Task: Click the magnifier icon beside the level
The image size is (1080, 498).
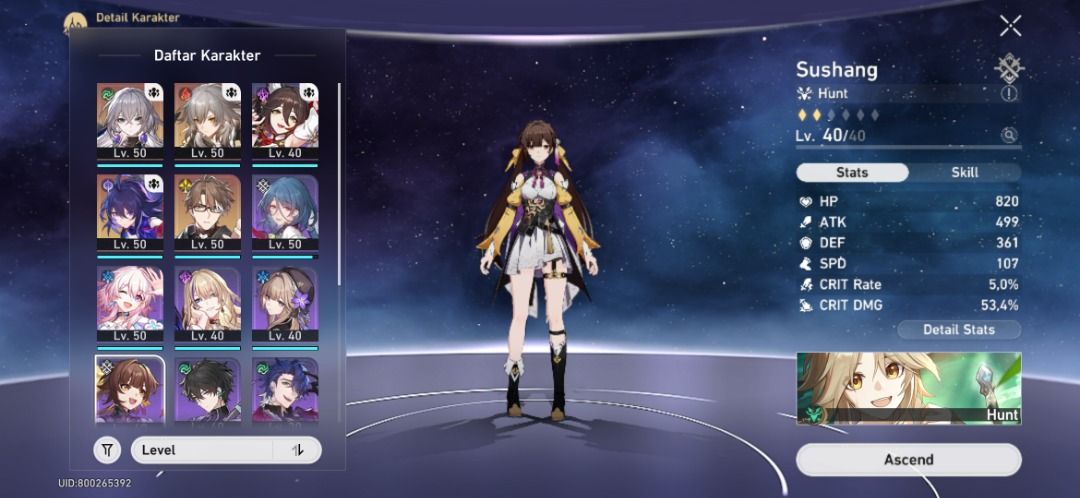Action: tap(1009, 135)
